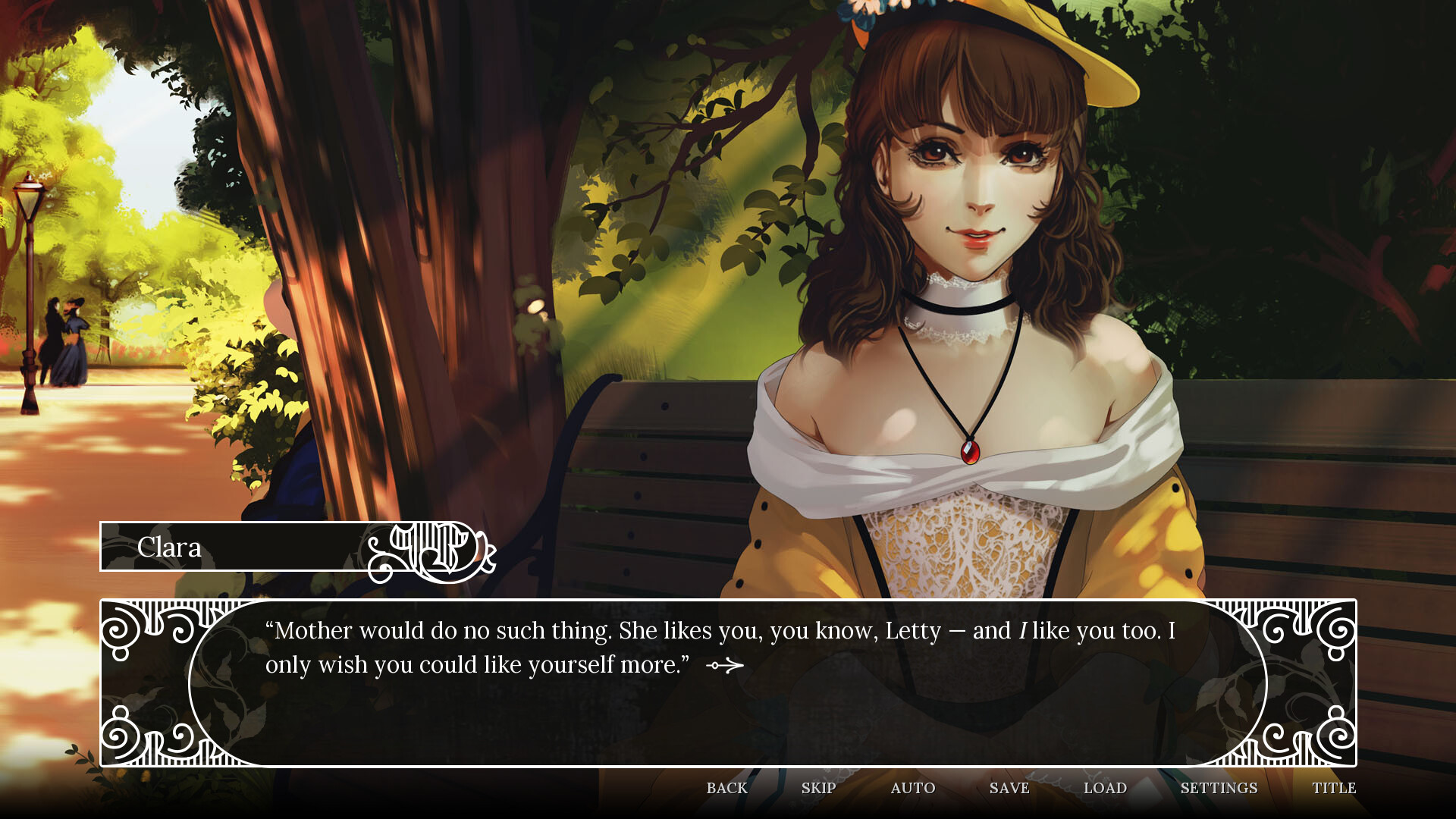This screenshot has width=1456, height=819.
Task: Enable AUTO mode for automatic text advance
Action: click(x=912, y=789)
